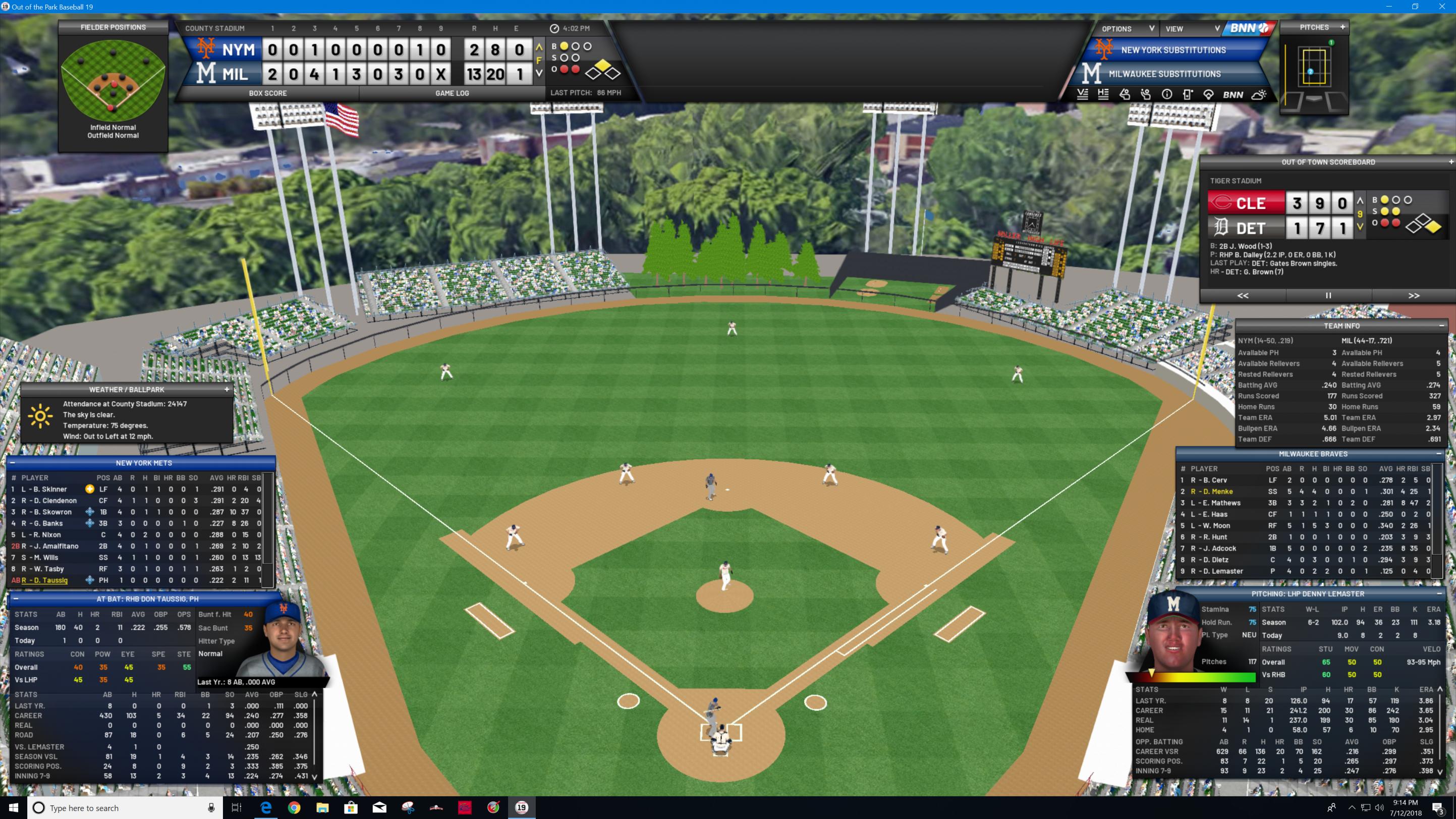
Task: Open the Box Score view
Action: coord(267,93)
